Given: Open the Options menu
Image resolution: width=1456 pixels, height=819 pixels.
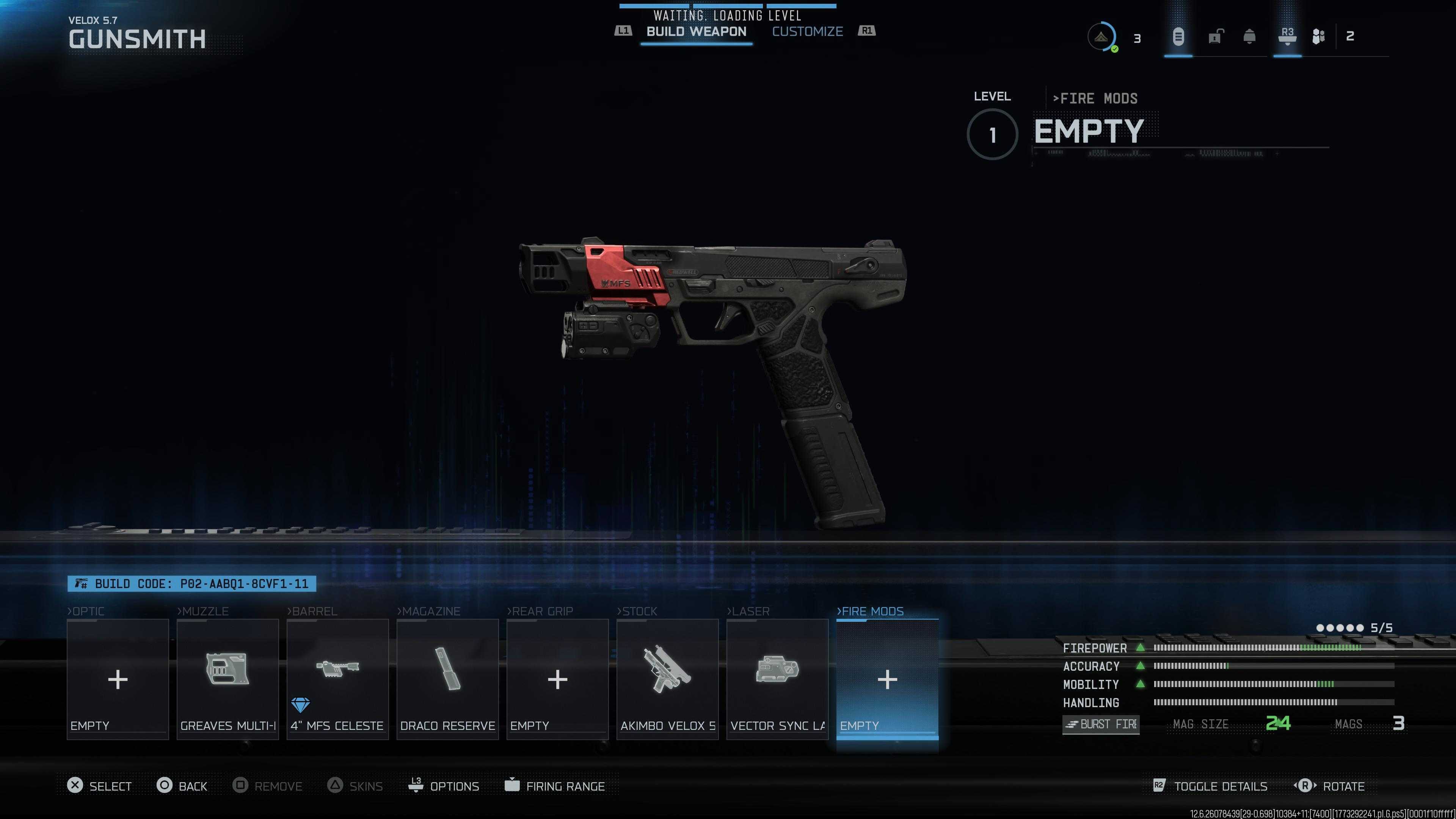Looking at the screenshot, I should (444, 786).
